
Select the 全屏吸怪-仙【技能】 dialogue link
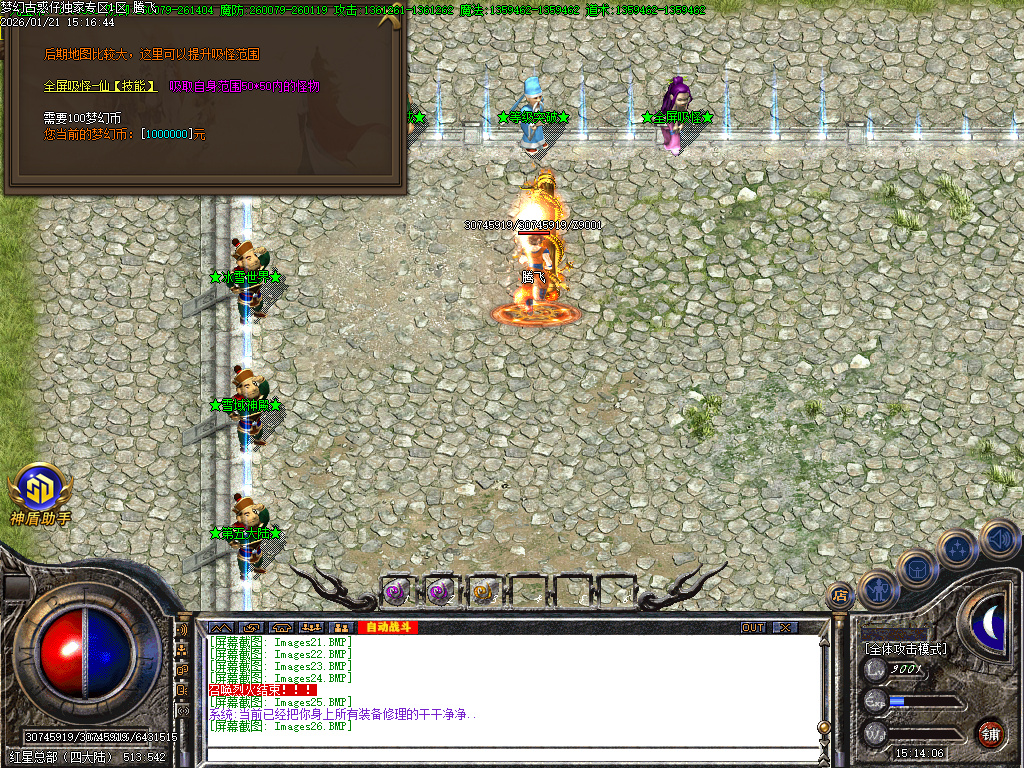100,87
